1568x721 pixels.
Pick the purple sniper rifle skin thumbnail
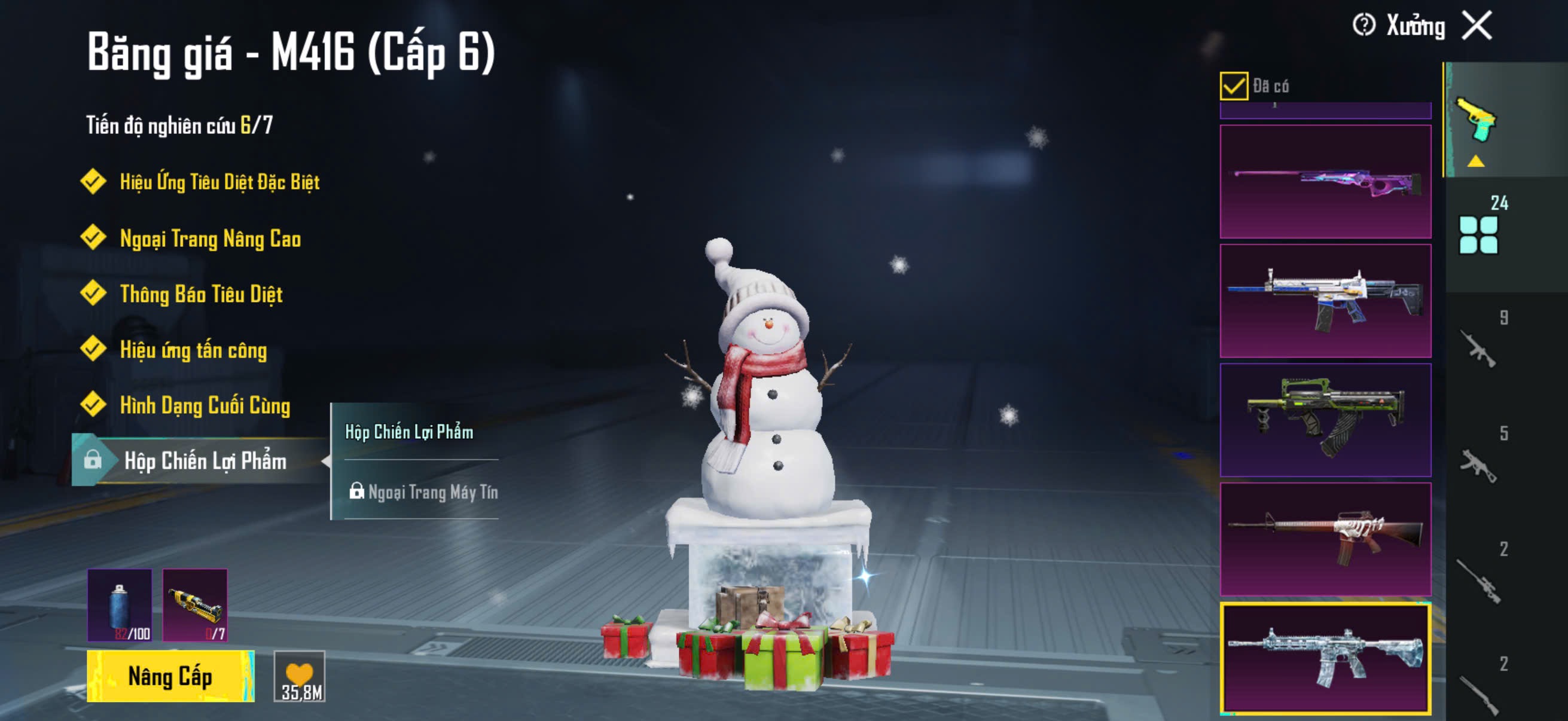[x=1325, y=181]
